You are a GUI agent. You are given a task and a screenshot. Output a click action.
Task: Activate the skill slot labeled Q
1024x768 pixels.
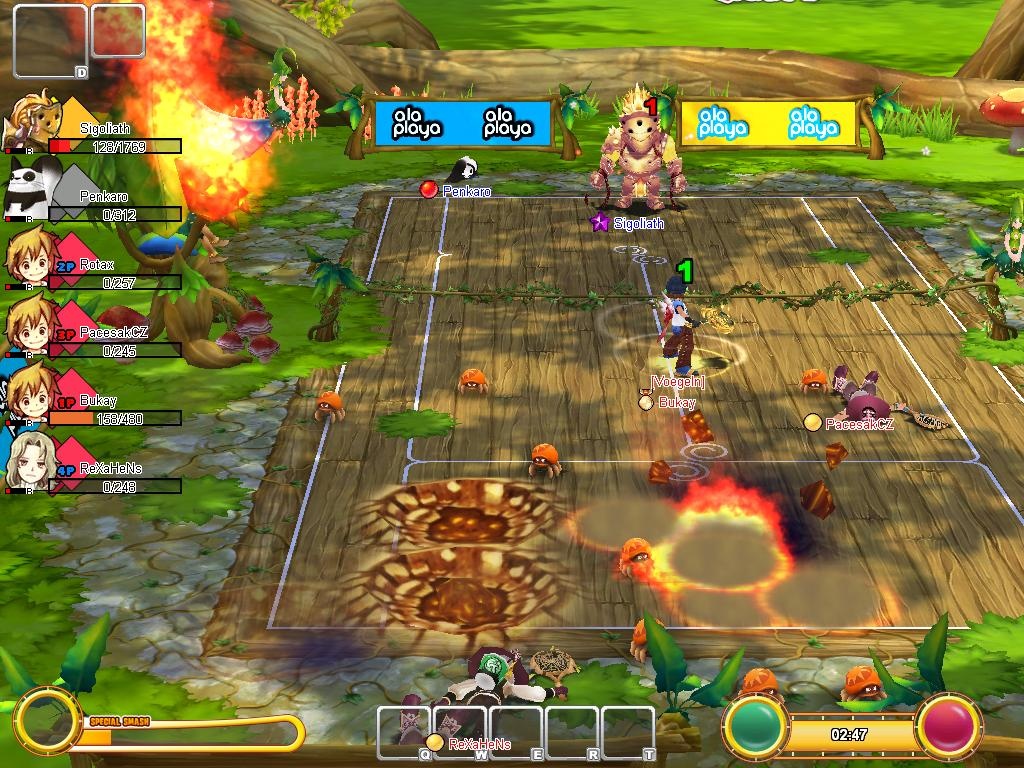[405, 733]
